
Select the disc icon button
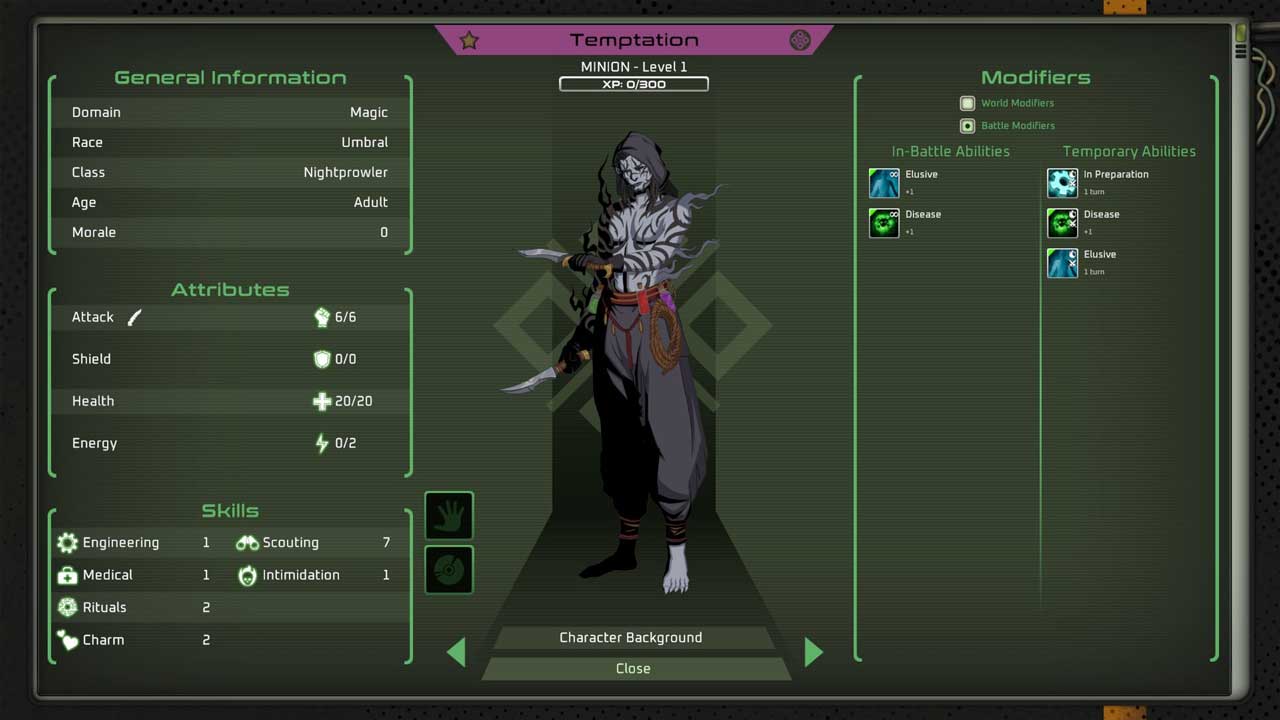[449, 570]
